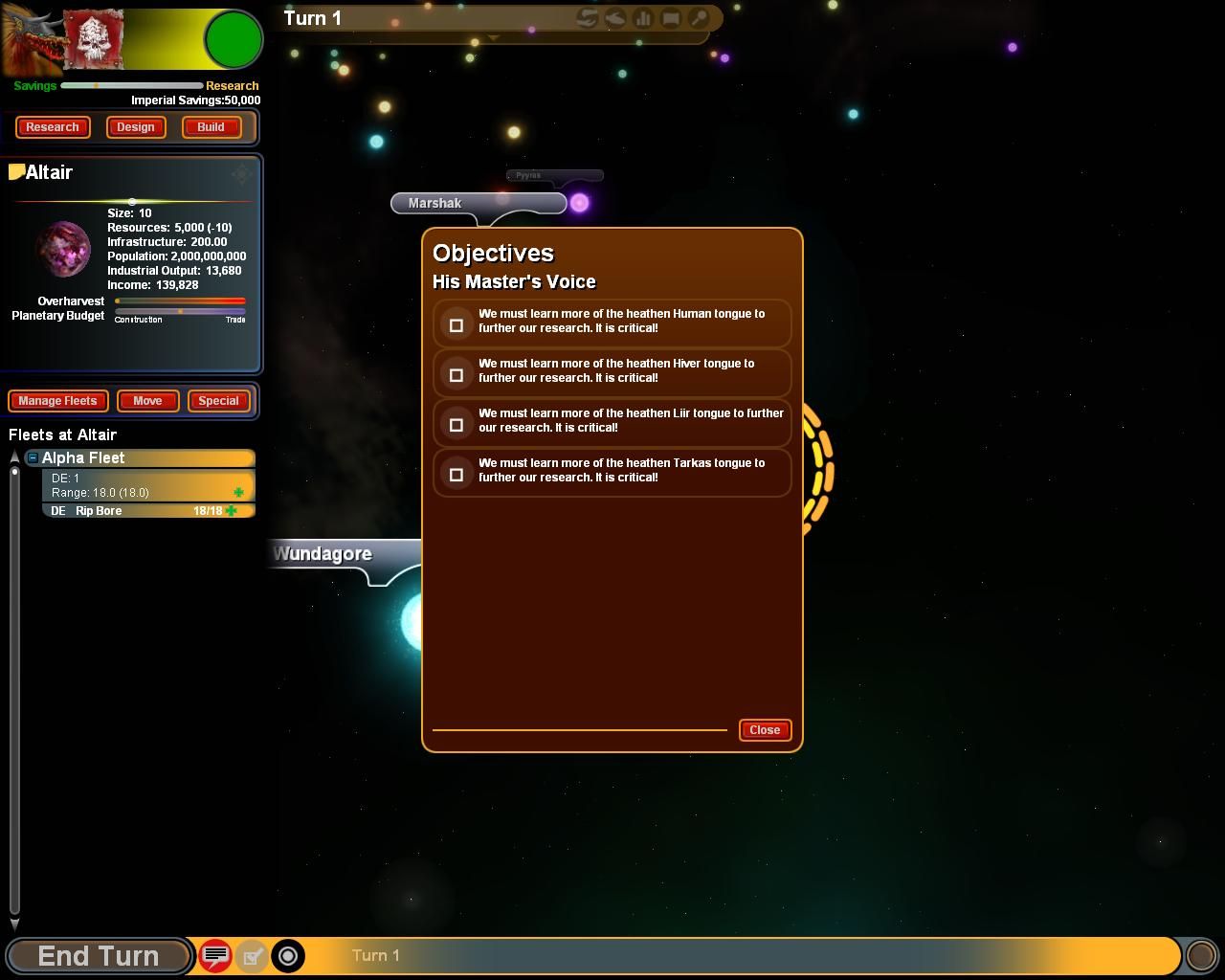
Task: Show the bar chart statistics panel
Action: [643, 18]
